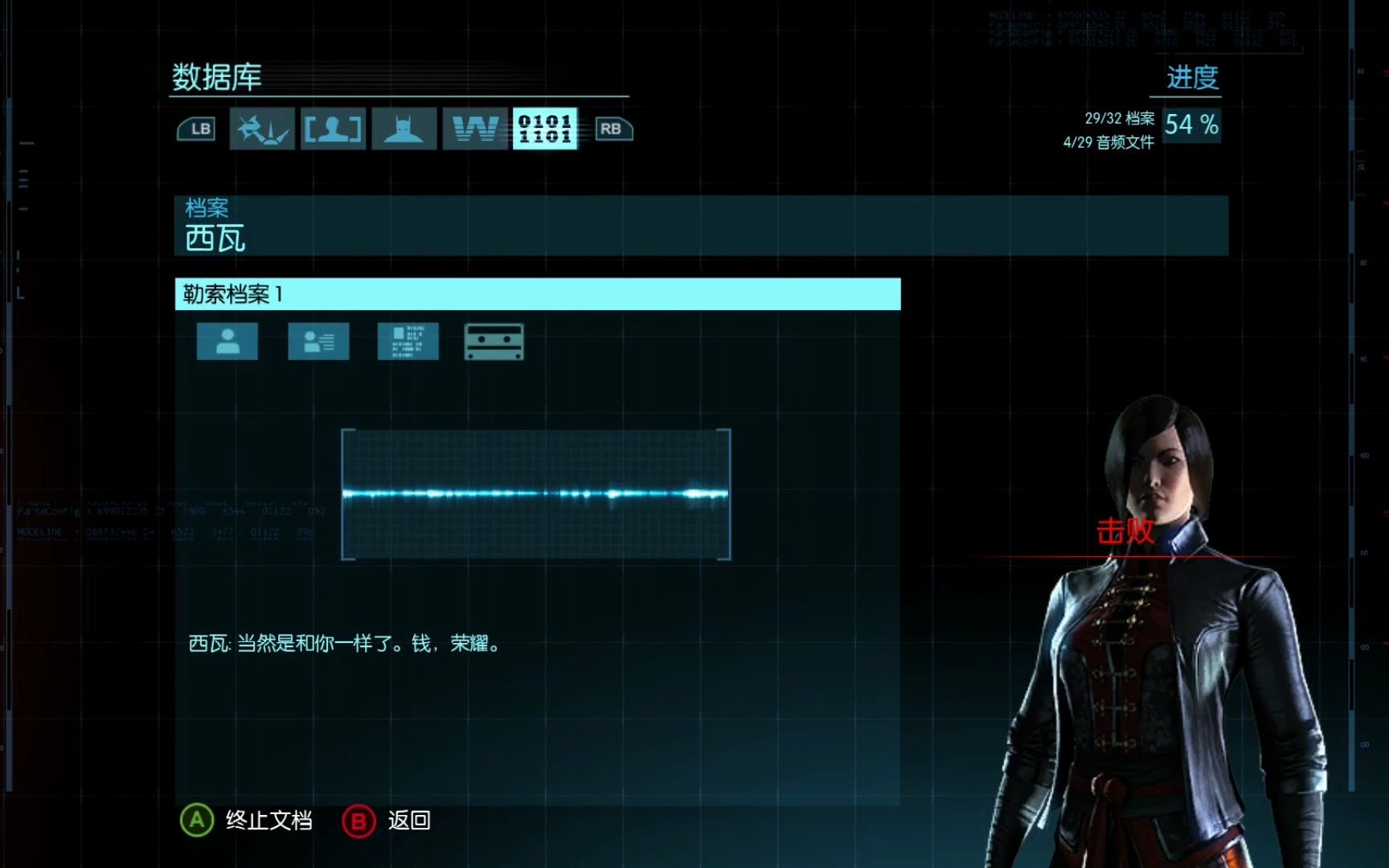Image resolution: width=1389 pixels, height=868 pixels.
Task: View the data document page icon
Action: coord(408,342)
